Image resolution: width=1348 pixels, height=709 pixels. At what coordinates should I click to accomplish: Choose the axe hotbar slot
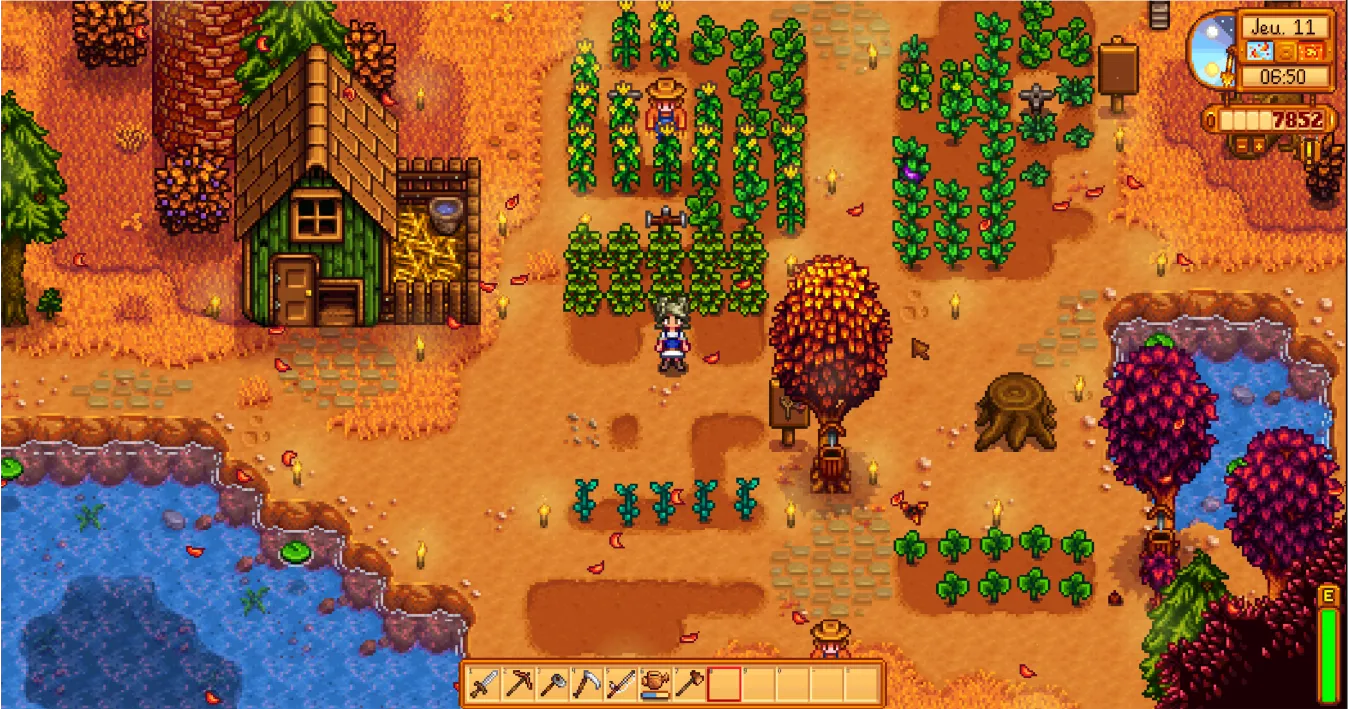[x=553, y=684]
